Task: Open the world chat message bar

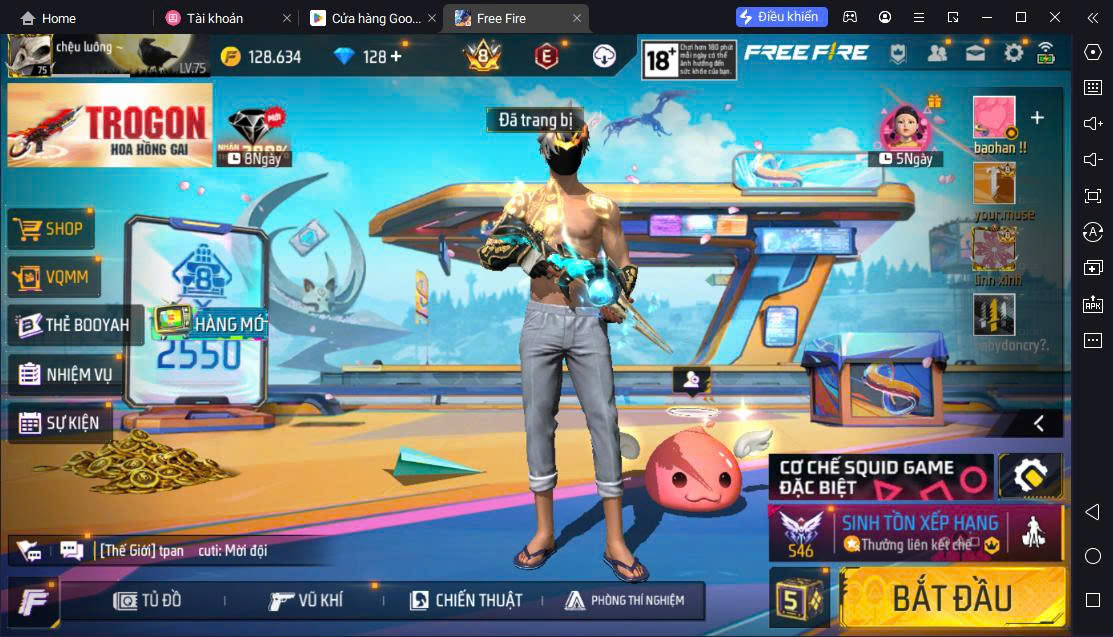Action: point(180,550)
